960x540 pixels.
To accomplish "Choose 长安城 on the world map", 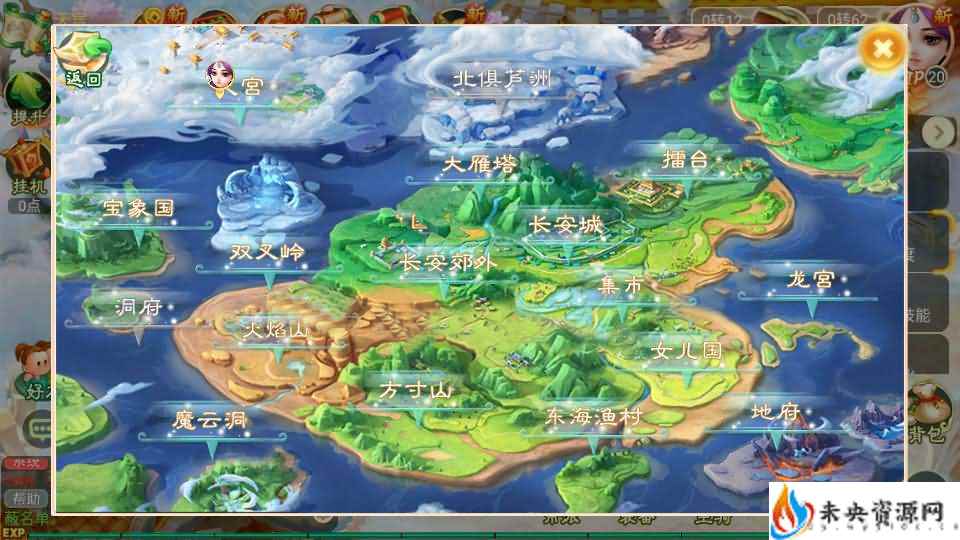I will (x=566, y=226).
